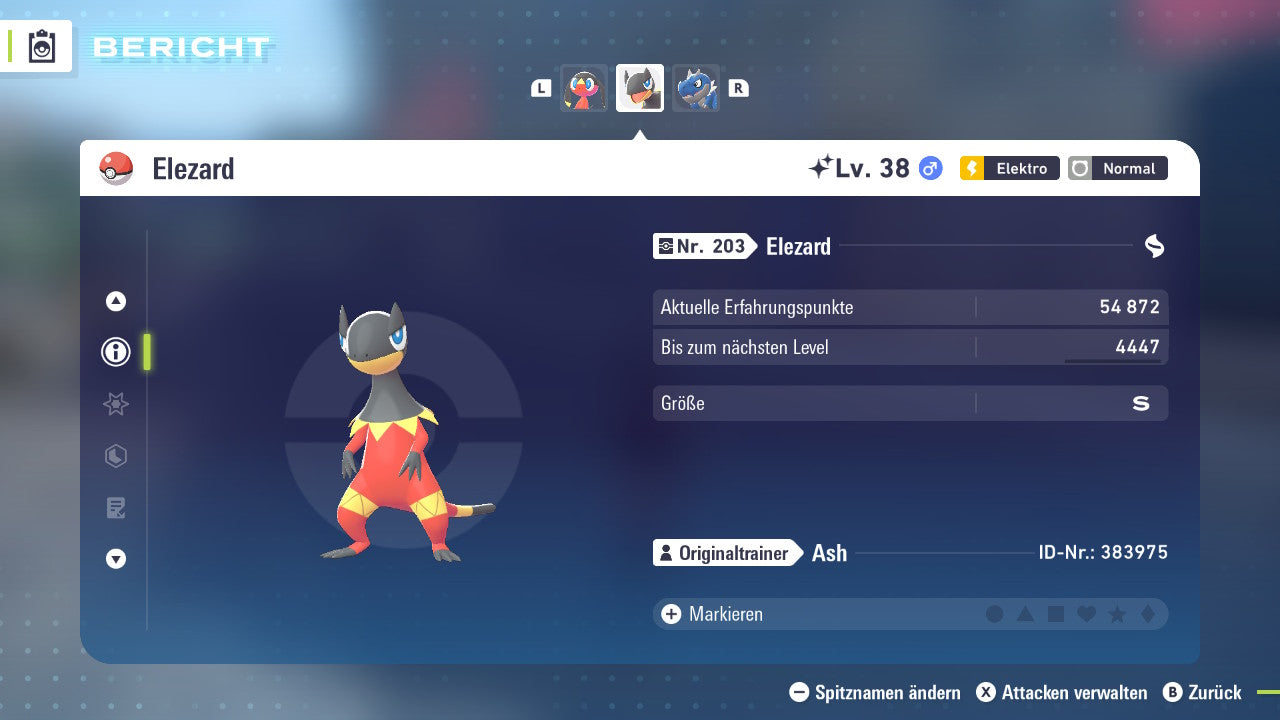The image size is (1280, 720).
Task: Open the ribbons star panel in the sidebar
Action: coord(115,404)
